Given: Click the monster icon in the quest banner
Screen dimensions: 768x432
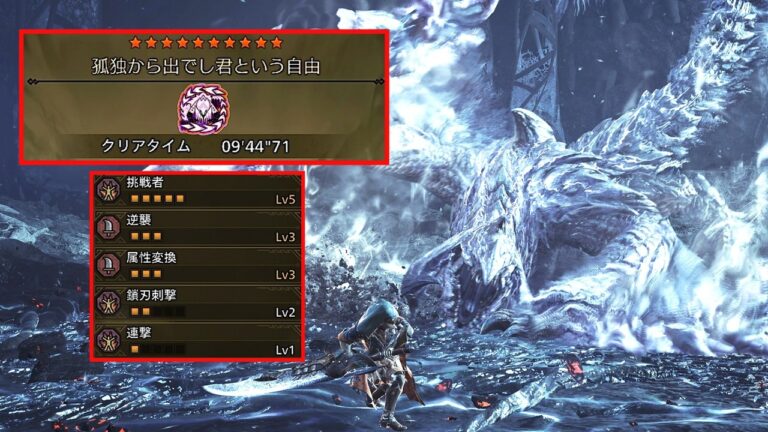Looking at the screenshot, I should pyautogui.click(x=203, y=108).
